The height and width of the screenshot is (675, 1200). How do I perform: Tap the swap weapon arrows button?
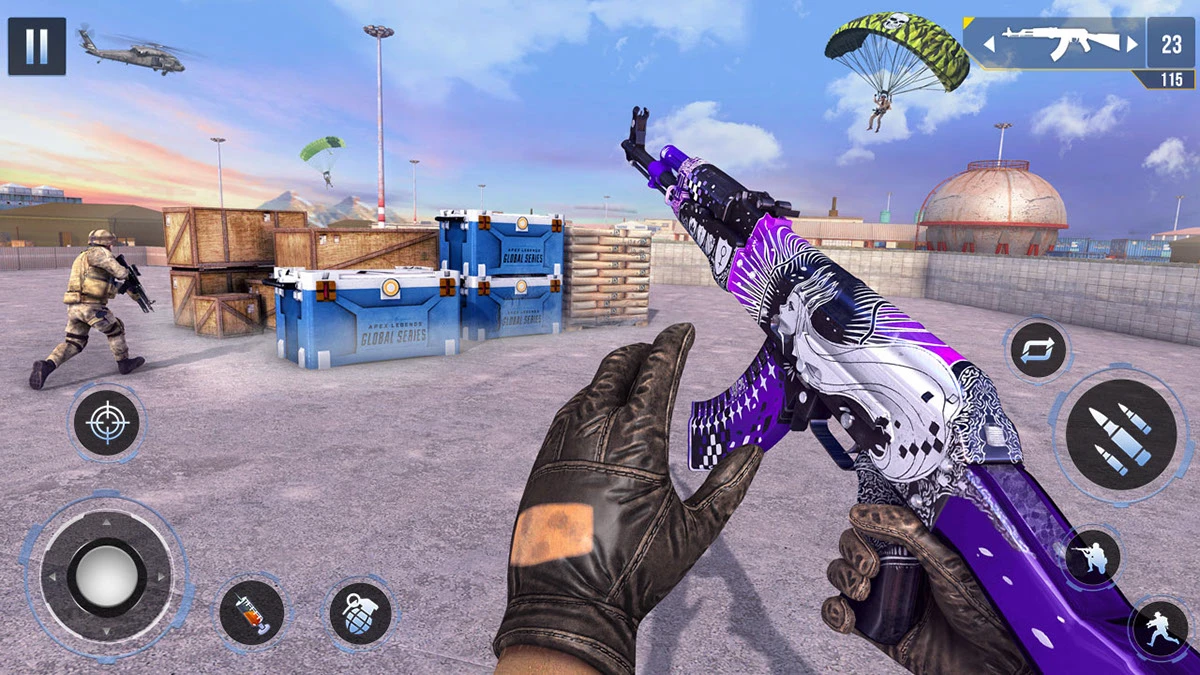click(1037, 352)
